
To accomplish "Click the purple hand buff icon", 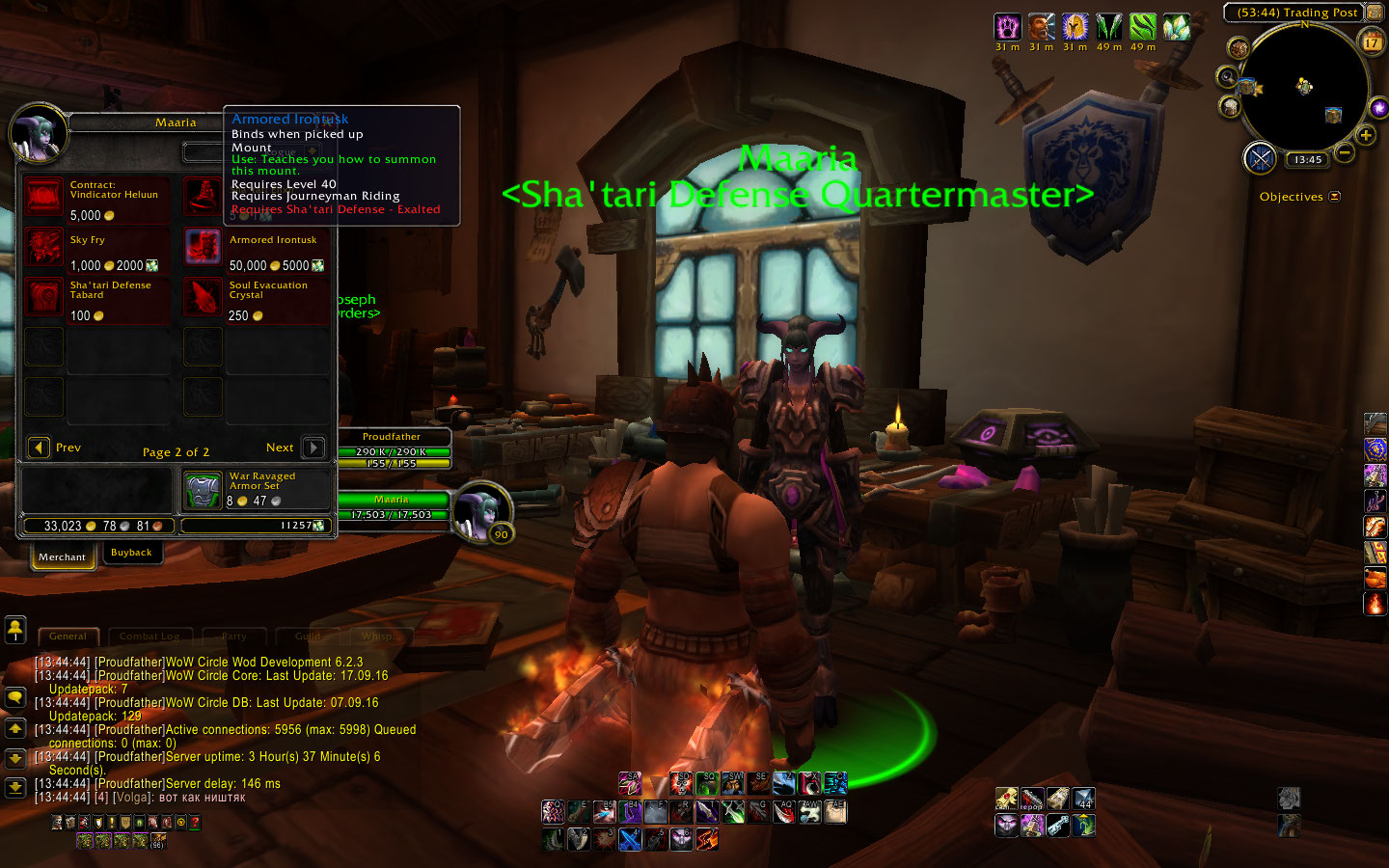I will pos(1007,27).
